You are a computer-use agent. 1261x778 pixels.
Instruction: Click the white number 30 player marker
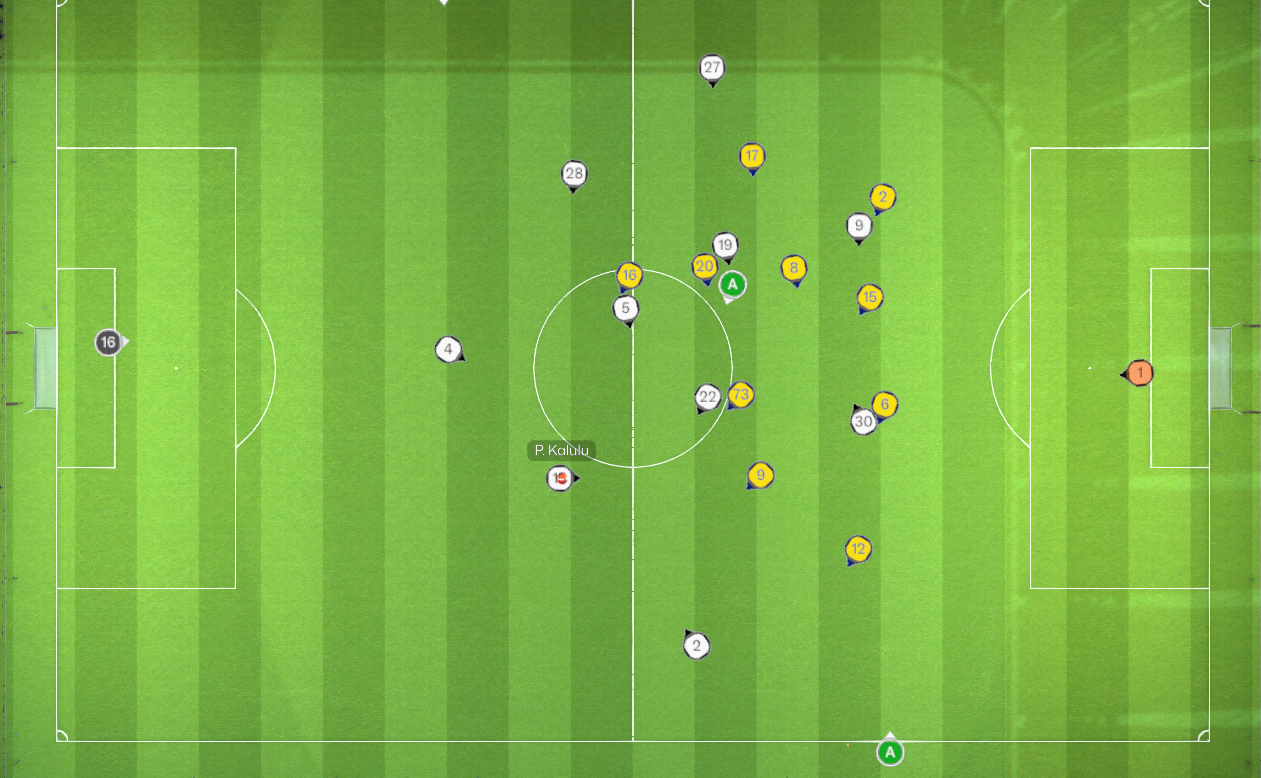[x=863, y=422]
